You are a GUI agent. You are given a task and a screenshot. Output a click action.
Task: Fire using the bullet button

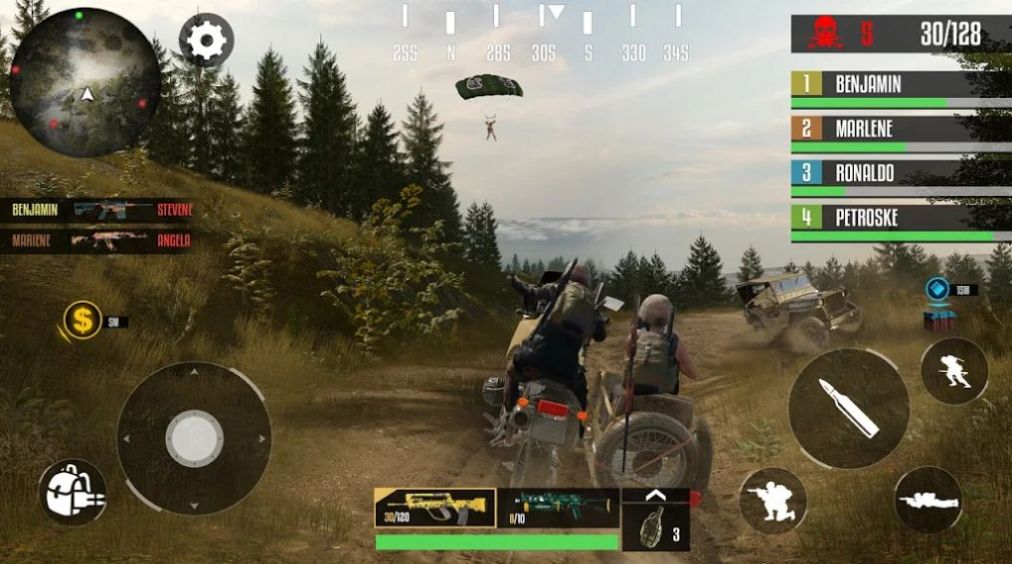click(848, 408)
